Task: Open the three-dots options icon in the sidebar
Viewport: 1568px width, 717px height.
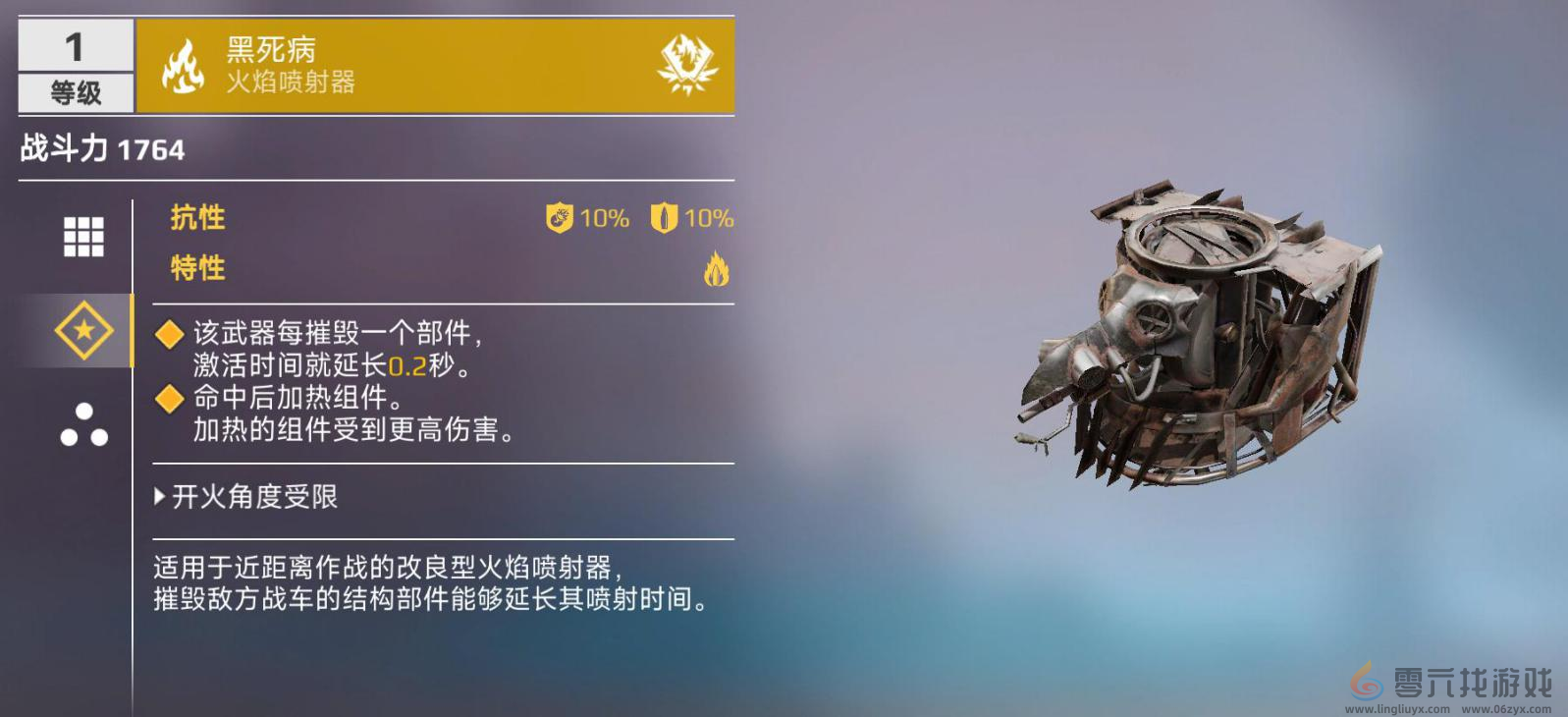Action: (81, 424)
